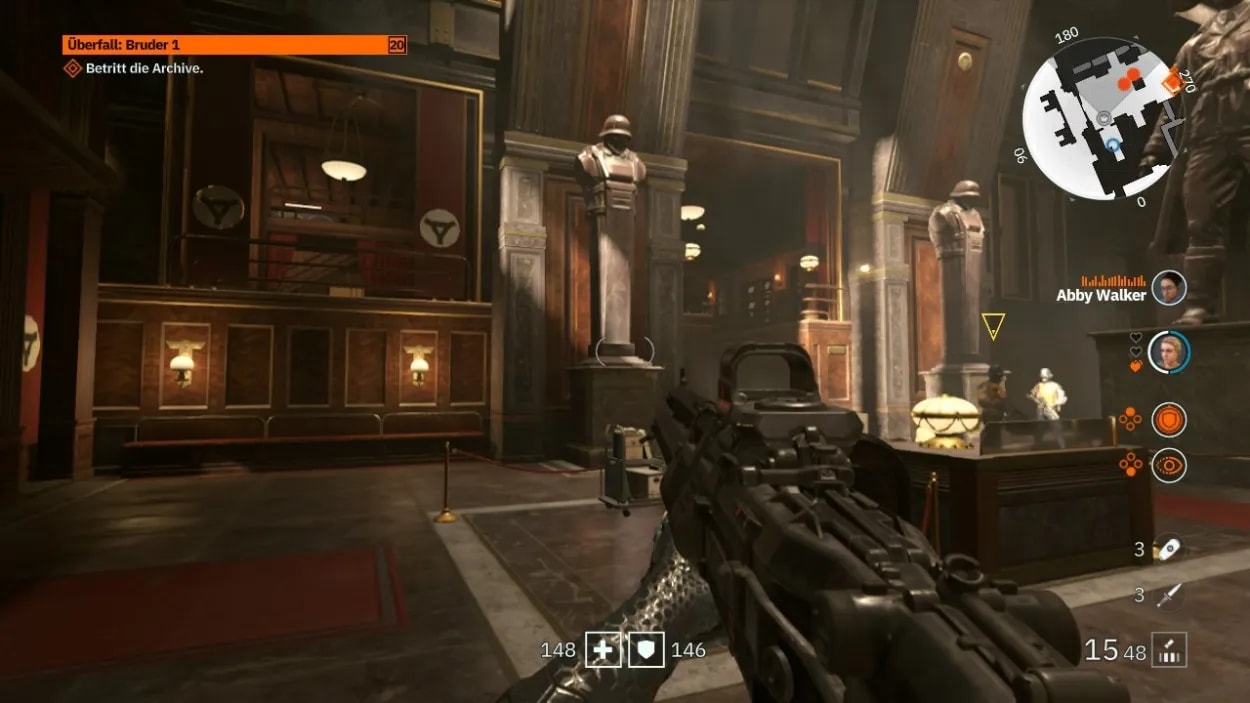Click the weapon fire mode icon
The width and height of the screenshot is (1250, 703).
click(1169, 650)
